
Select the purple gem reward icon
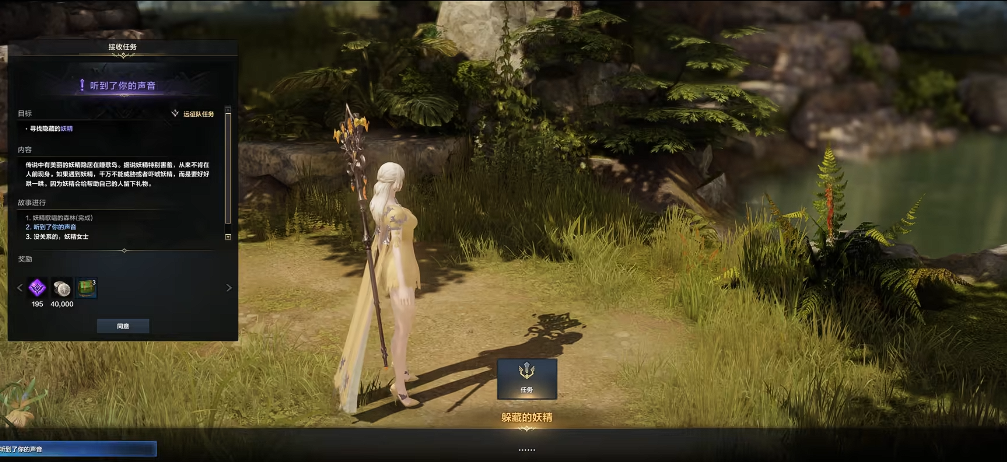point(37,288)
